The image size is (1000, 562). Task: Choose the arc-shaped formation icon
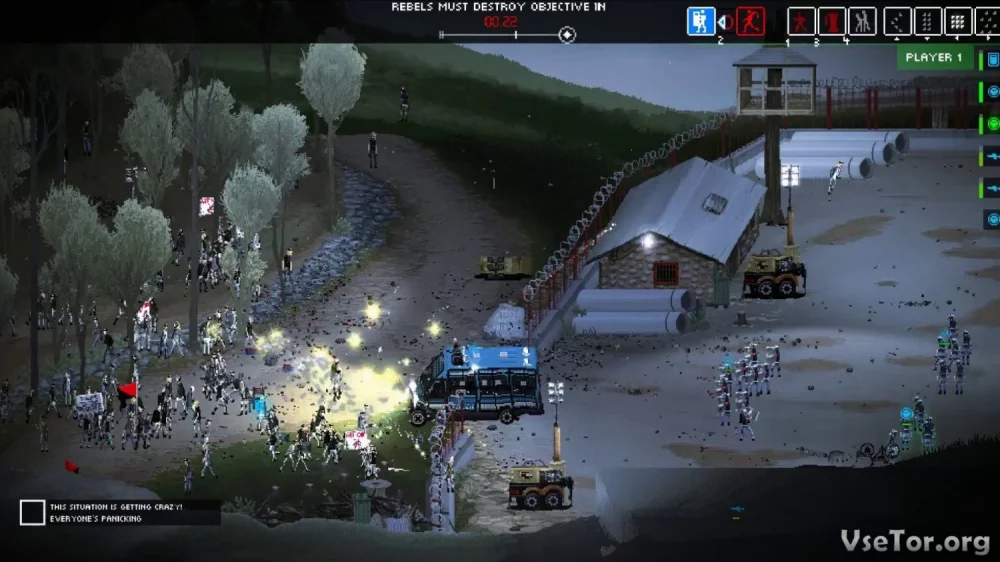point(898,21)
